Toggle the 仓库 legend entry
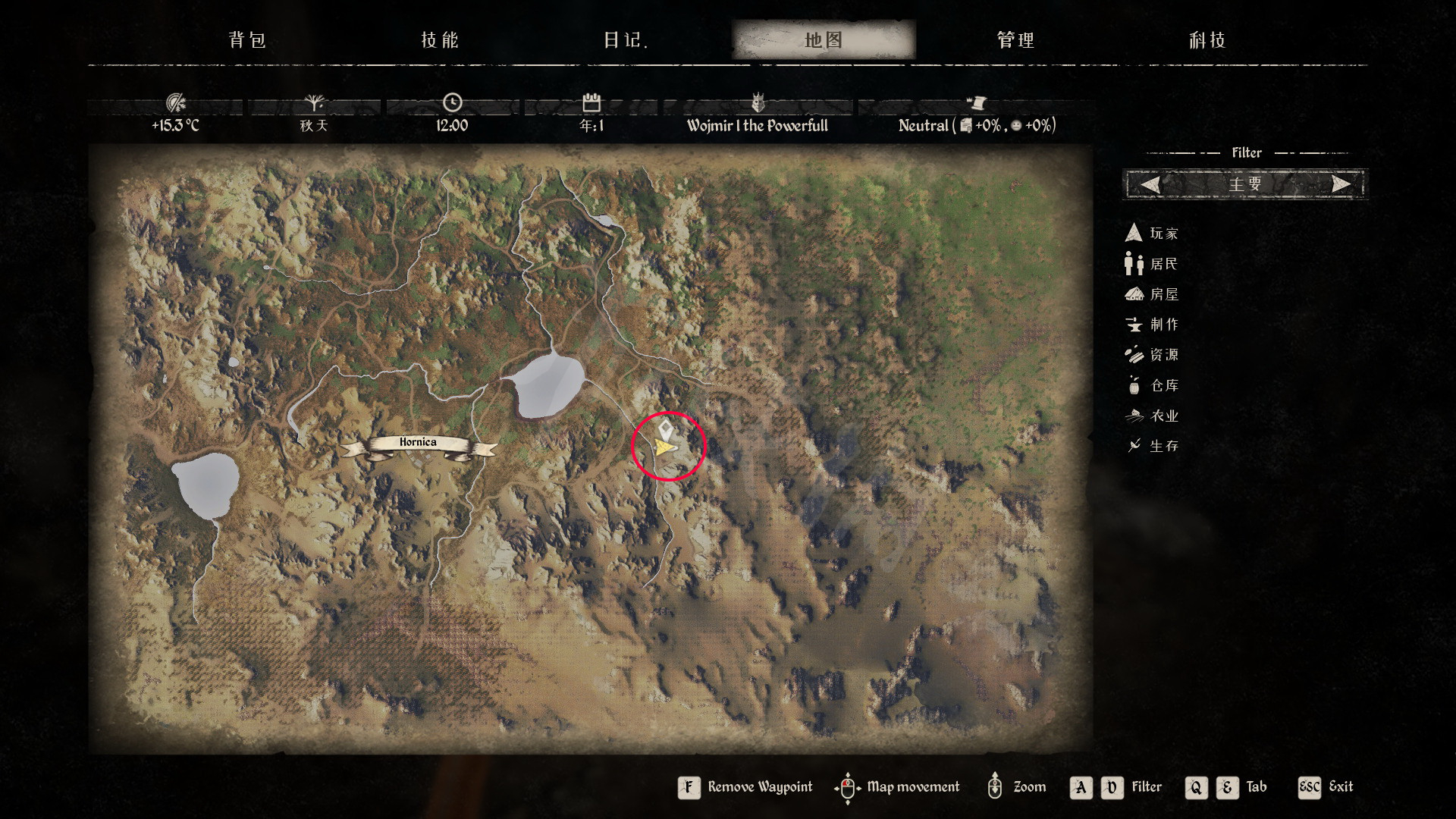This screenshot has width=1456, height=819. (x=1152, y=385)
